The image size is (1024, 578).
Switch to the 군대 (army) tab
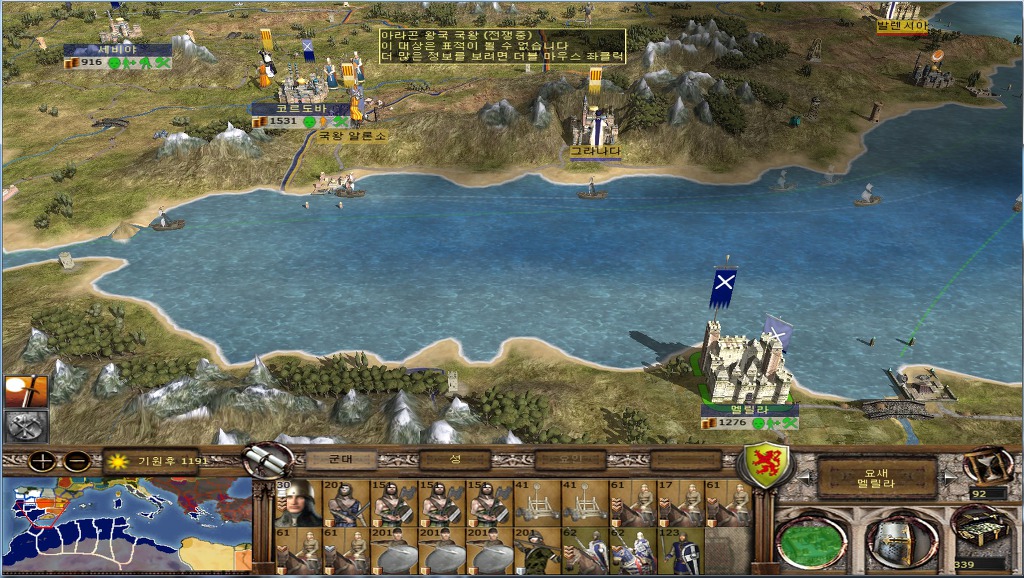pyautogui.click(x=340, y=460)
